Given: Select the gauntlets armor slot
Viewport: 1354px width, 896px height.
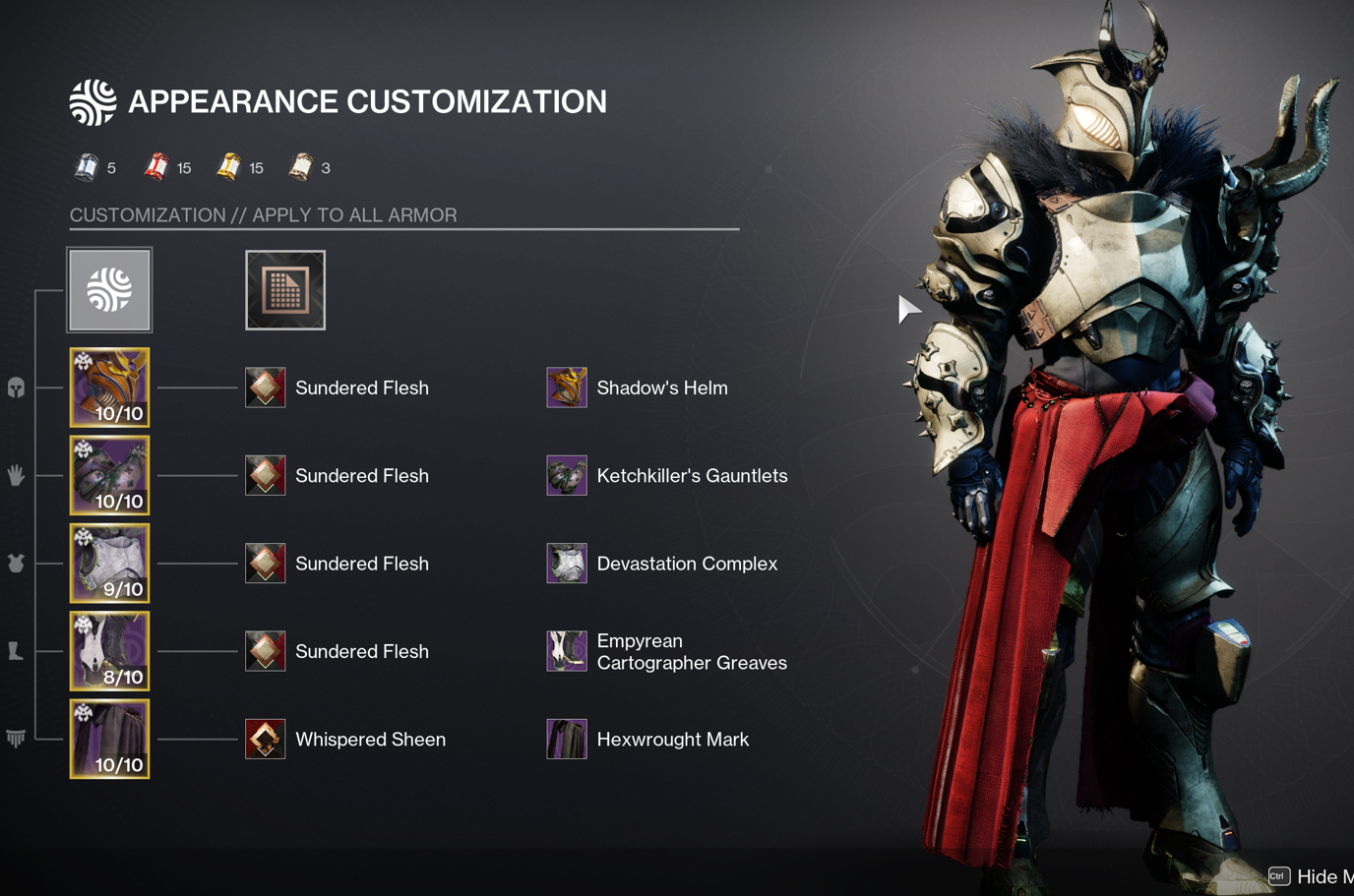Looking at the screenshot, I should click(109, 475).
